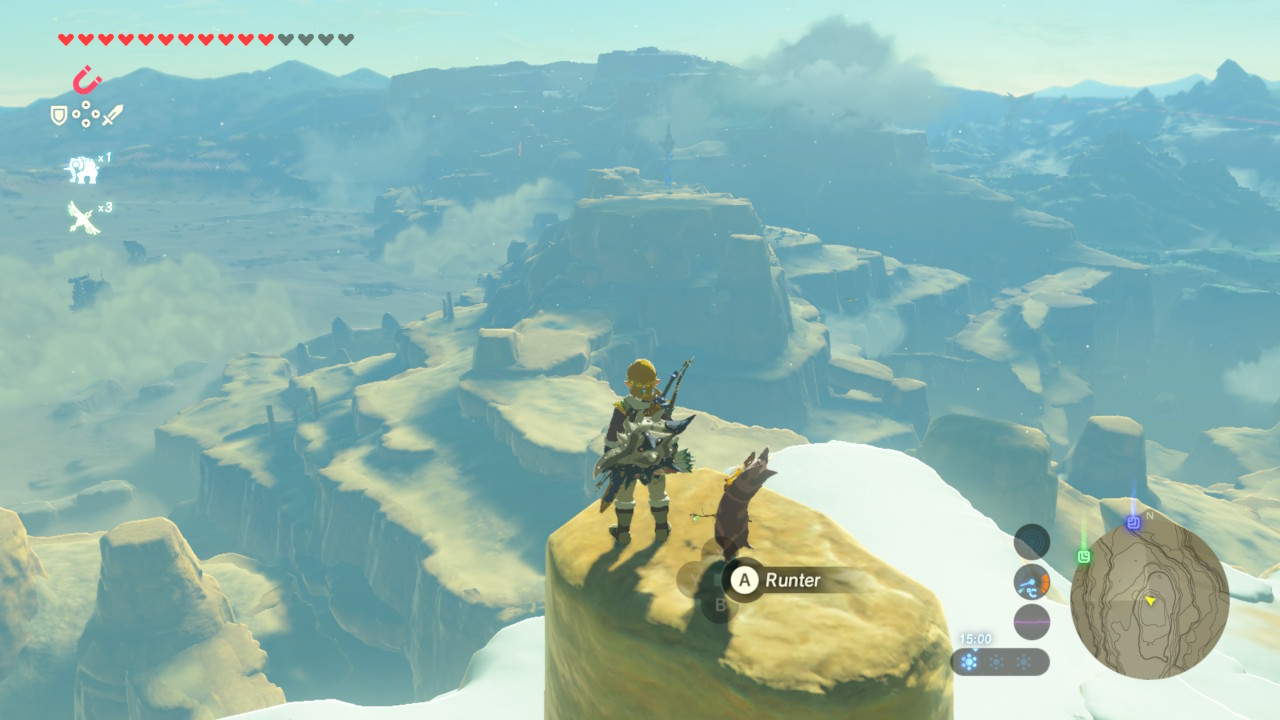The height and width of the screenshot is (720, 1280).
Task: Select the blue shrine marker on minimap
Action: 1133,522
